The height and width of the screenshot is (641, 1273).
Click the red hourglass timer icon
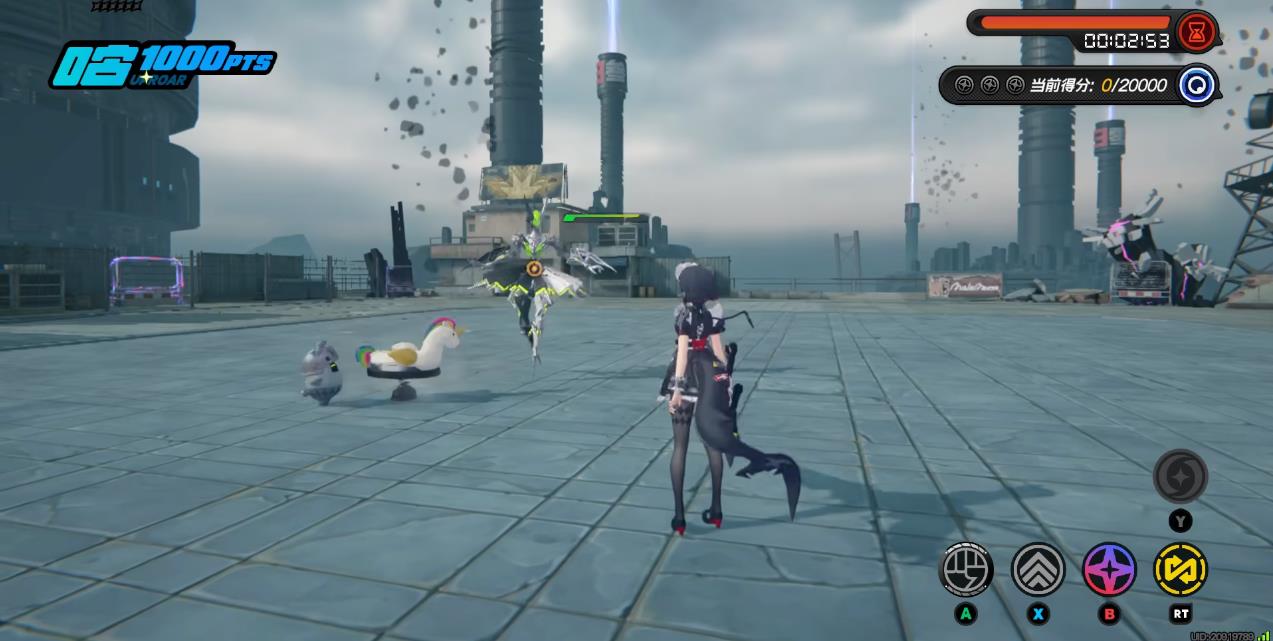1197,32
